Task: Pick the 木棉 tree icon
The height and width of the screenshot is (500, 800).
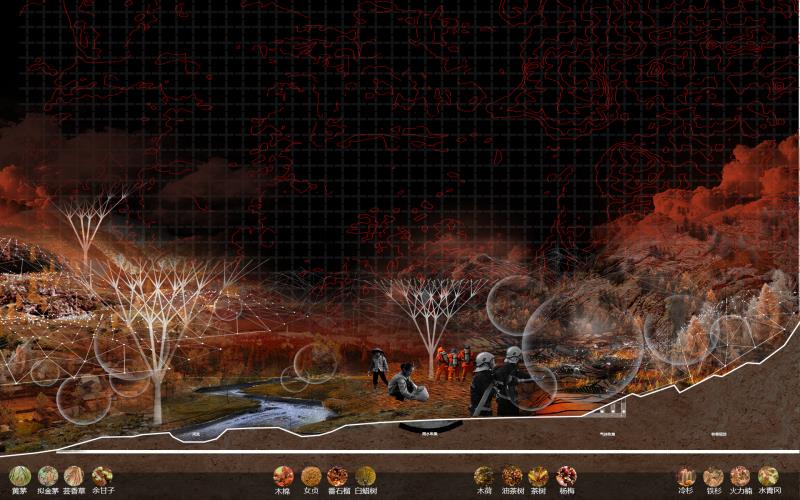Action: pos(284,476)
